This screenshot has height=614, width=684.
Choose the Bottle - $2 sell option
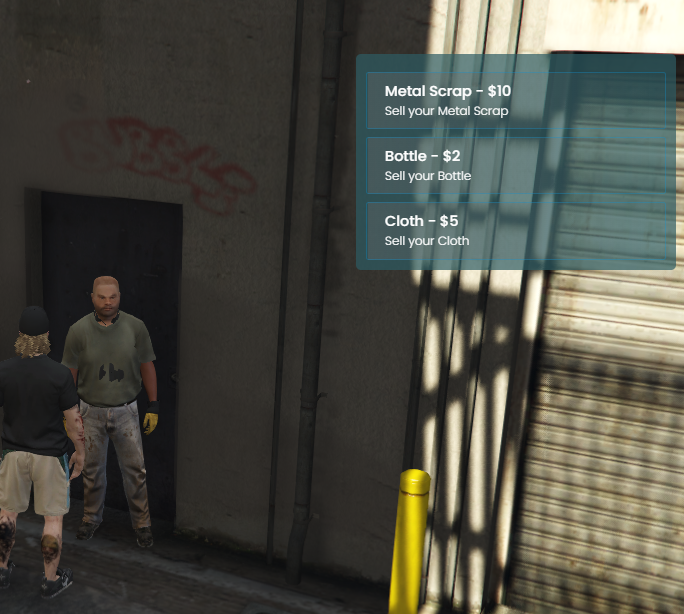tap(515, 165)
